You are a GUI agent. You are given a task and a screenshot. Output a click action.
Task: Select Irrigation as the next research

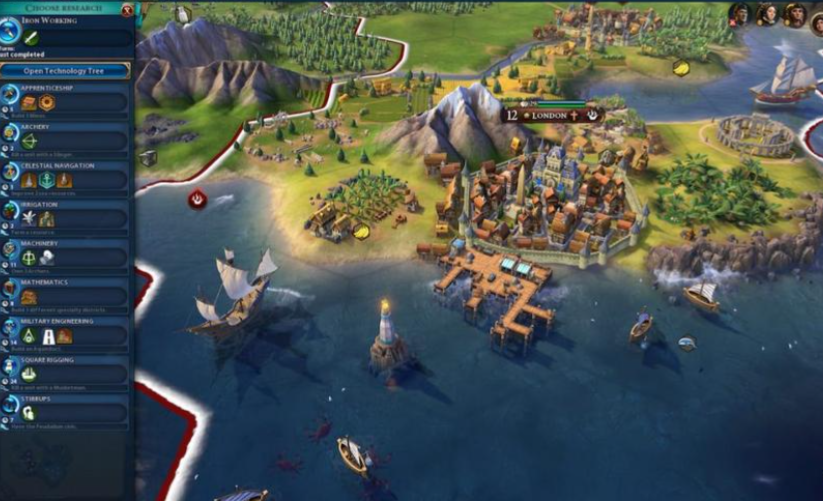click(x=66, y=216)
